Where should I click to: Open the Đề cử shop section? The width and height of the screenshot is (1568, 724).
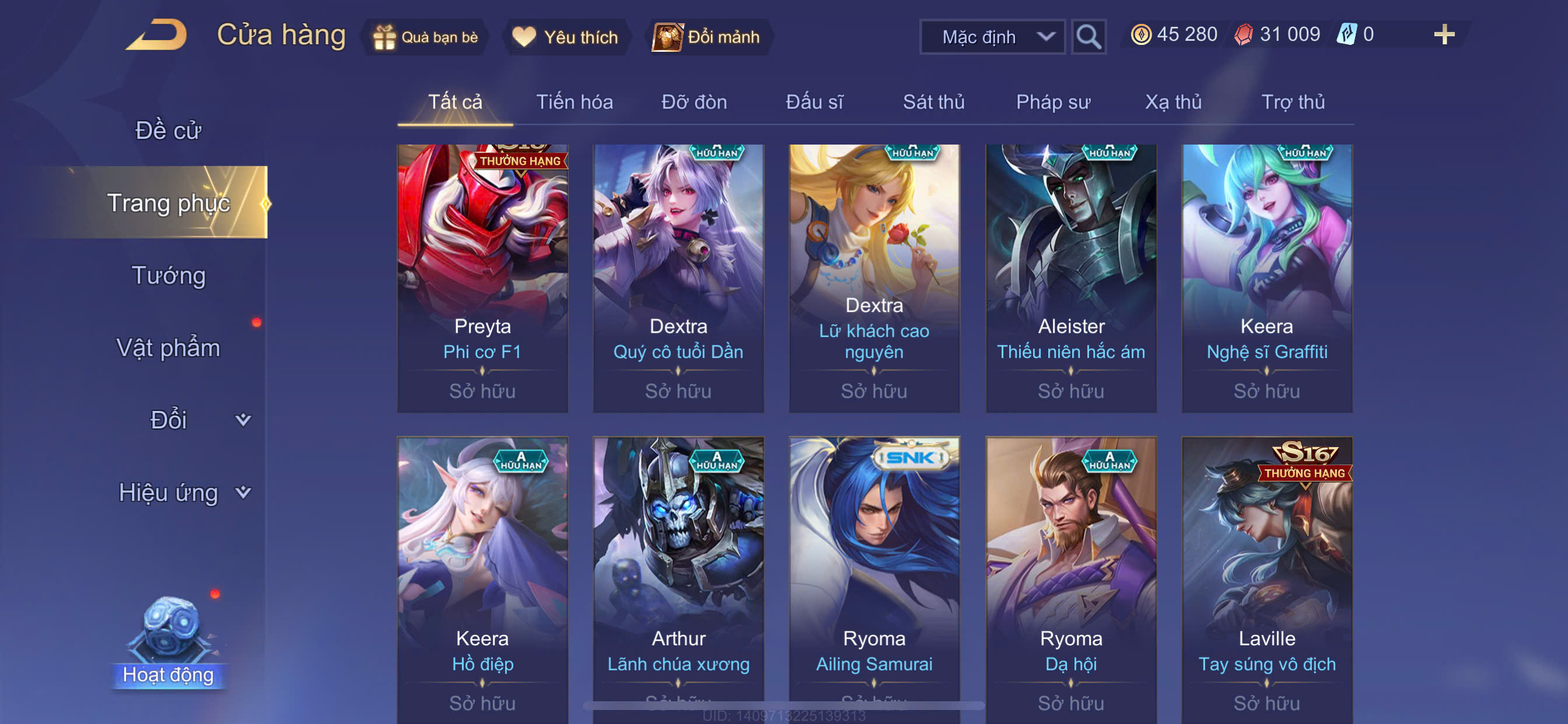click(168, 130)
